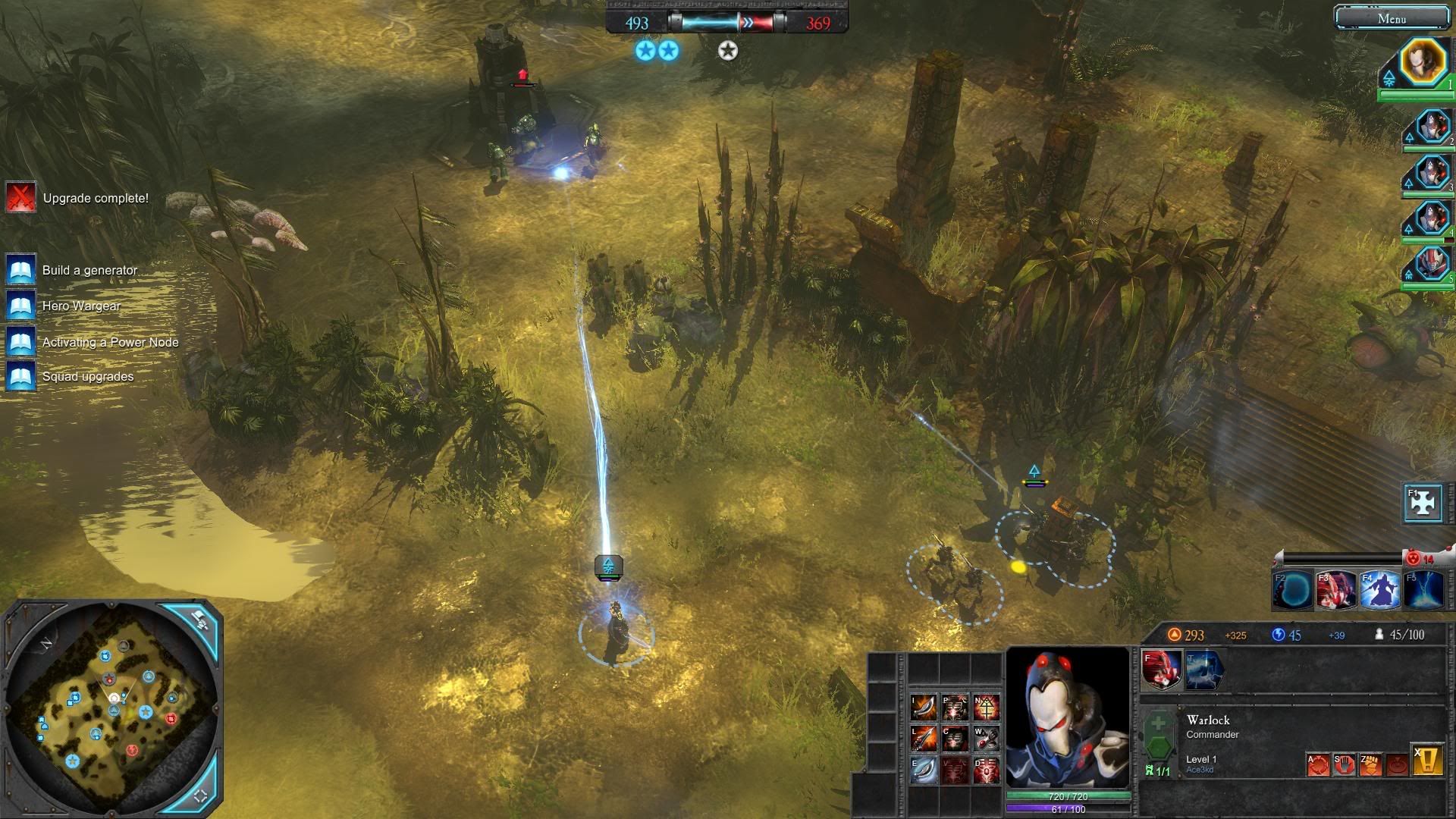Click the Upgrade complete notification icon
This screenshot has width=1456, height=819.
click(x=20, y=198)
